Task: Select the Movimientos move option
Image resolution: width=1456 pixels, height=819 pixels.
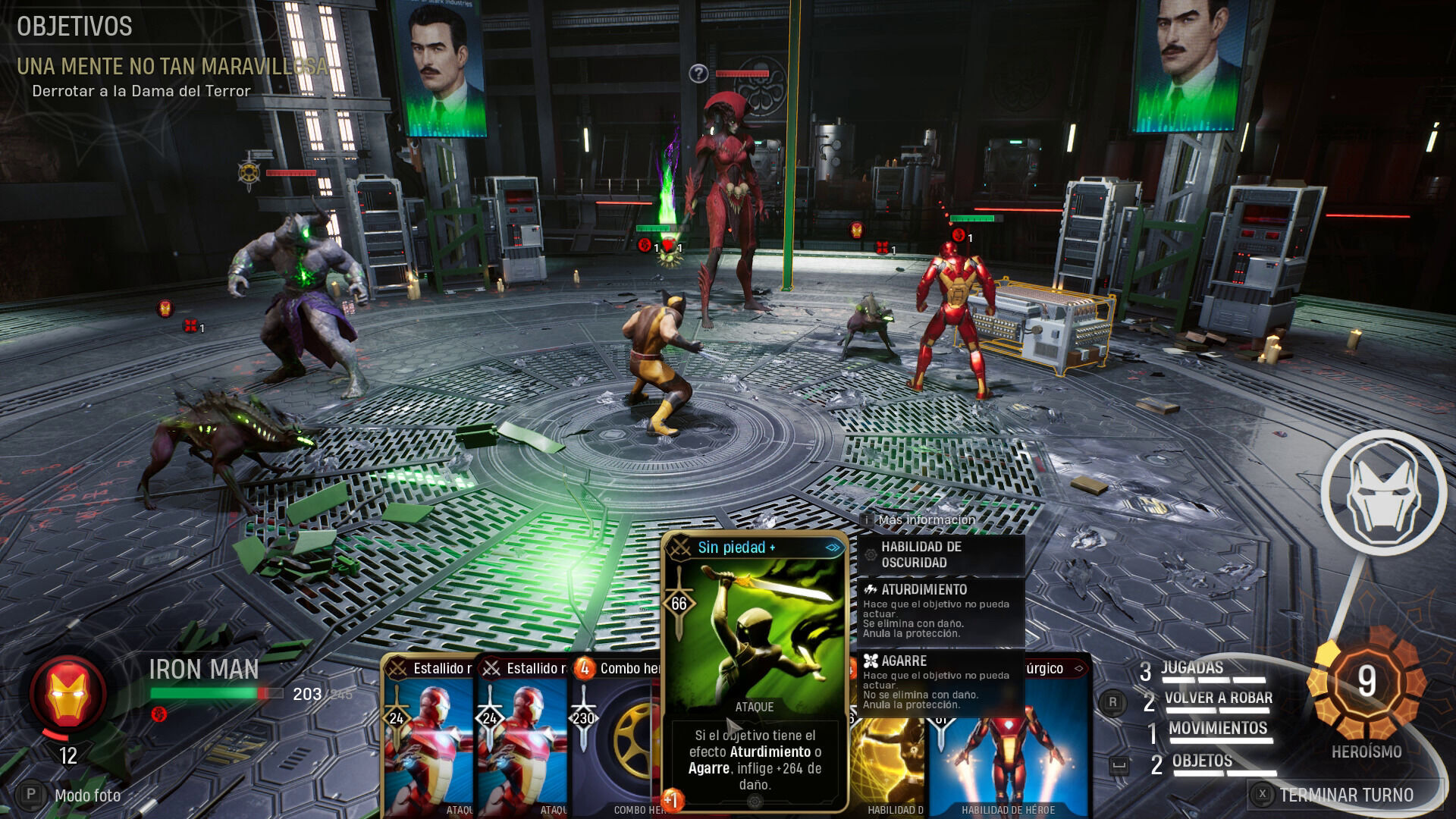Action: (x=1217, y=729)
